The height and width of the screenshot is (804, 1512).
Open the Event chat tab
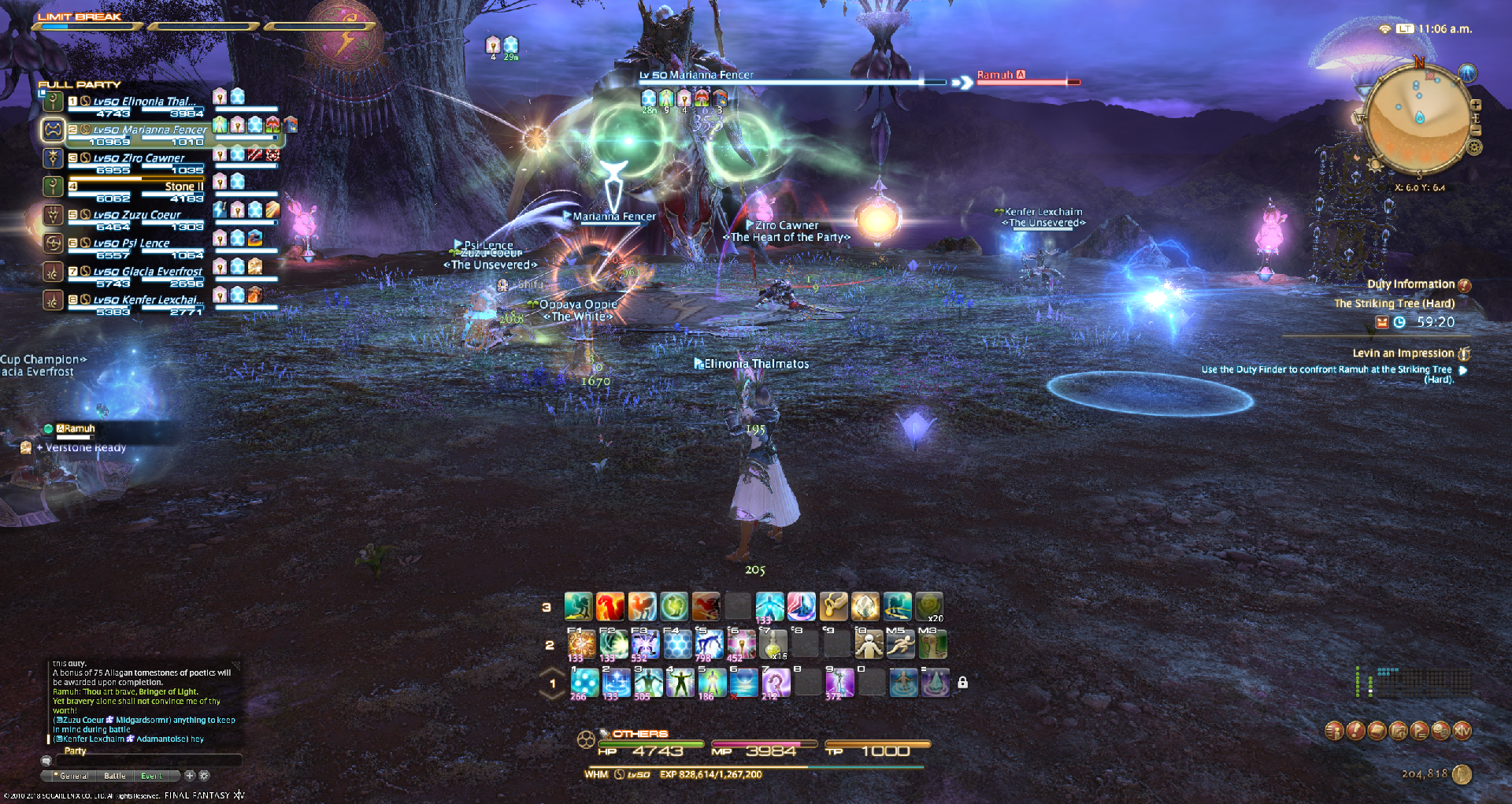(x=151, y=776)
